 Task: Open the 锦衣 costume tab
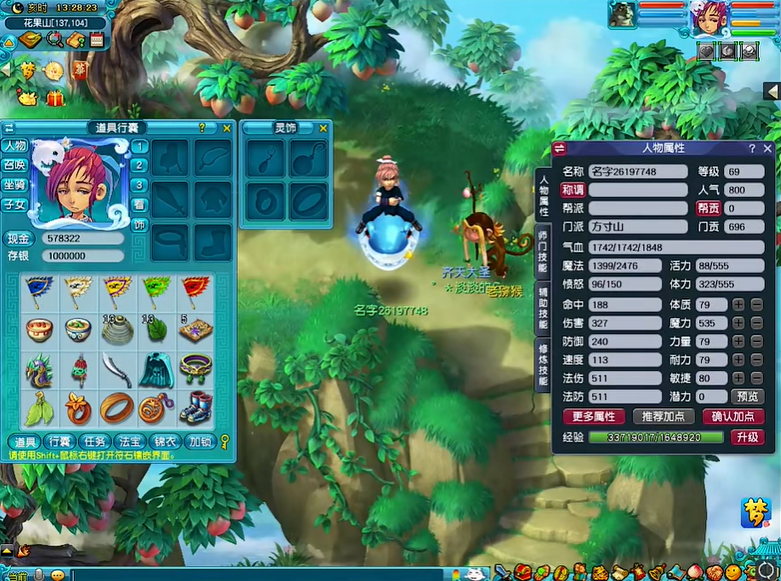[x=165, y=441]
